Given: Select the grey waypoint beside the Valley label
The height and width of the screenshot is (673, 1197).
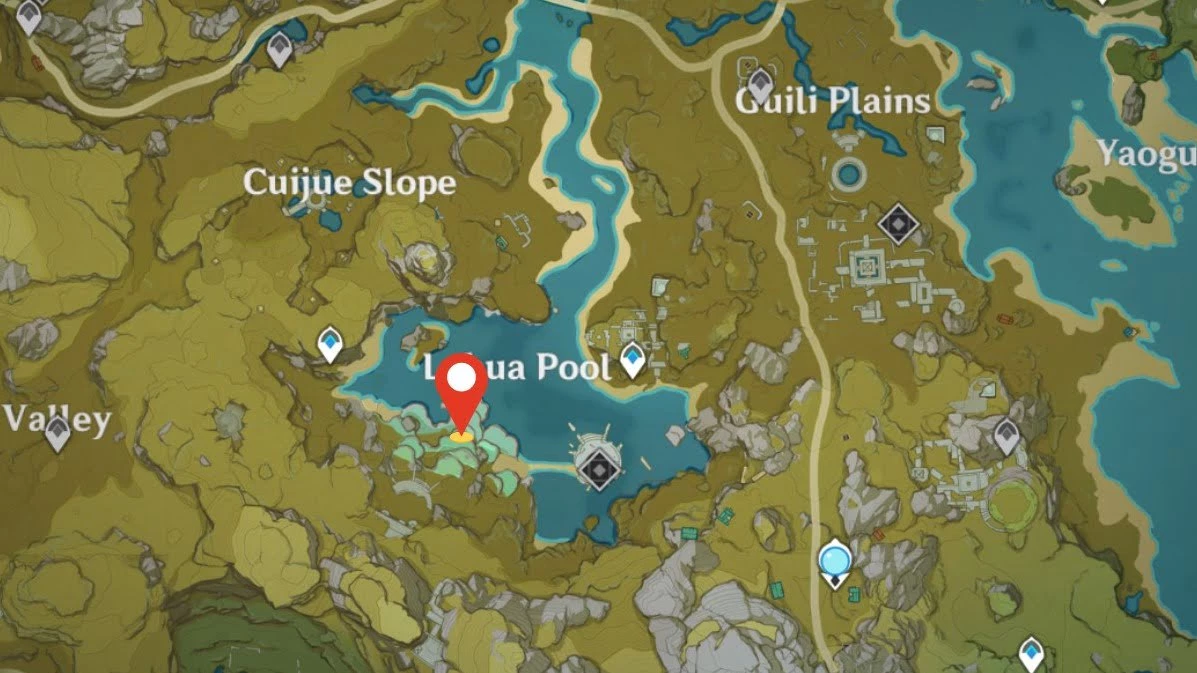Looking at the screenshot, I should coord(57,434).
